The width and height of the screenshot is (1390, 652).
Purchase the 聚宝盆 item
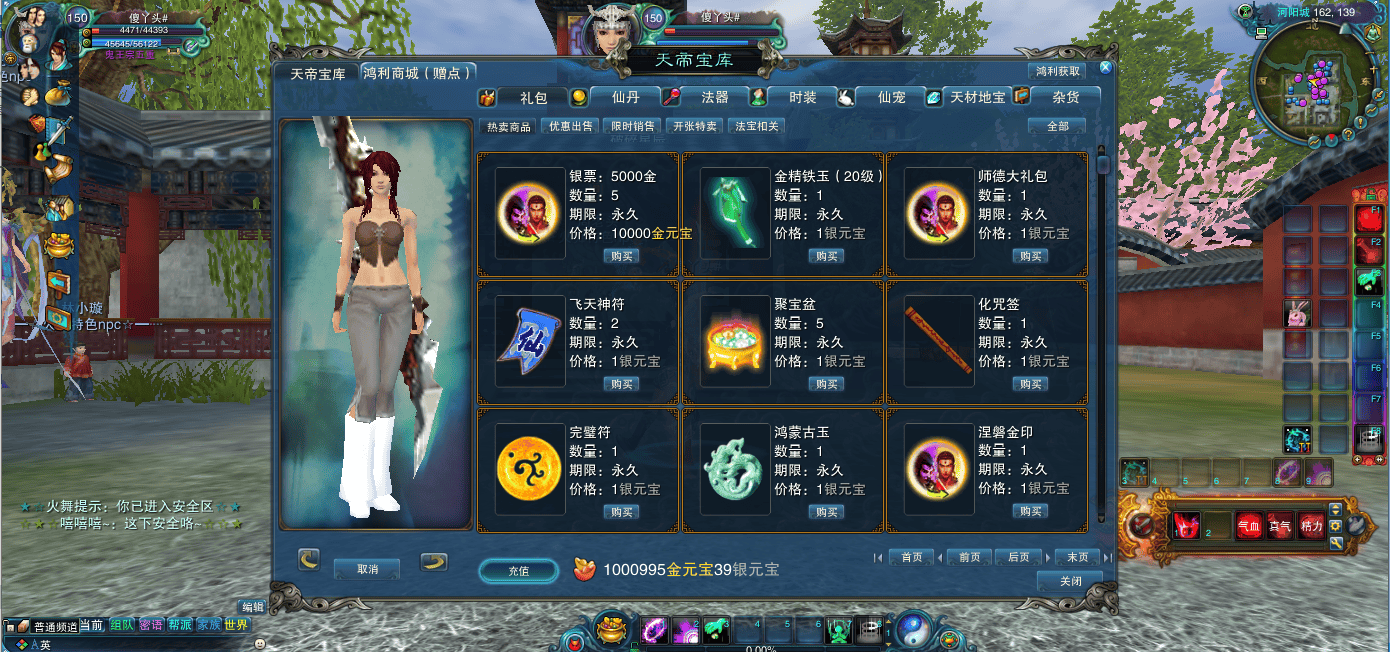(827, 384)
